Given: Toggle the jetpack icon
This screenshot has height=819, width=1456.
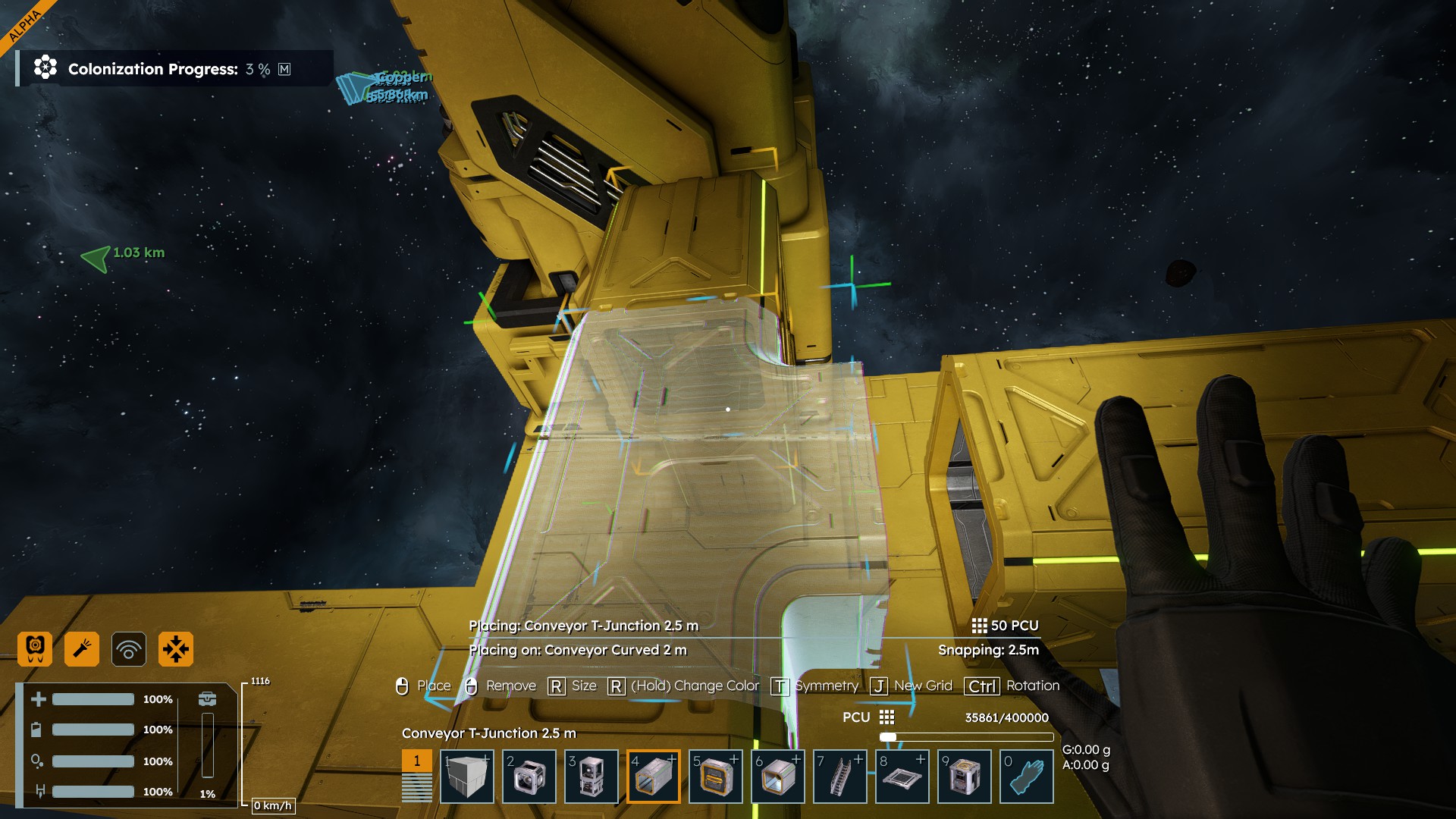Looking at the screenshot, I should 35,649.
